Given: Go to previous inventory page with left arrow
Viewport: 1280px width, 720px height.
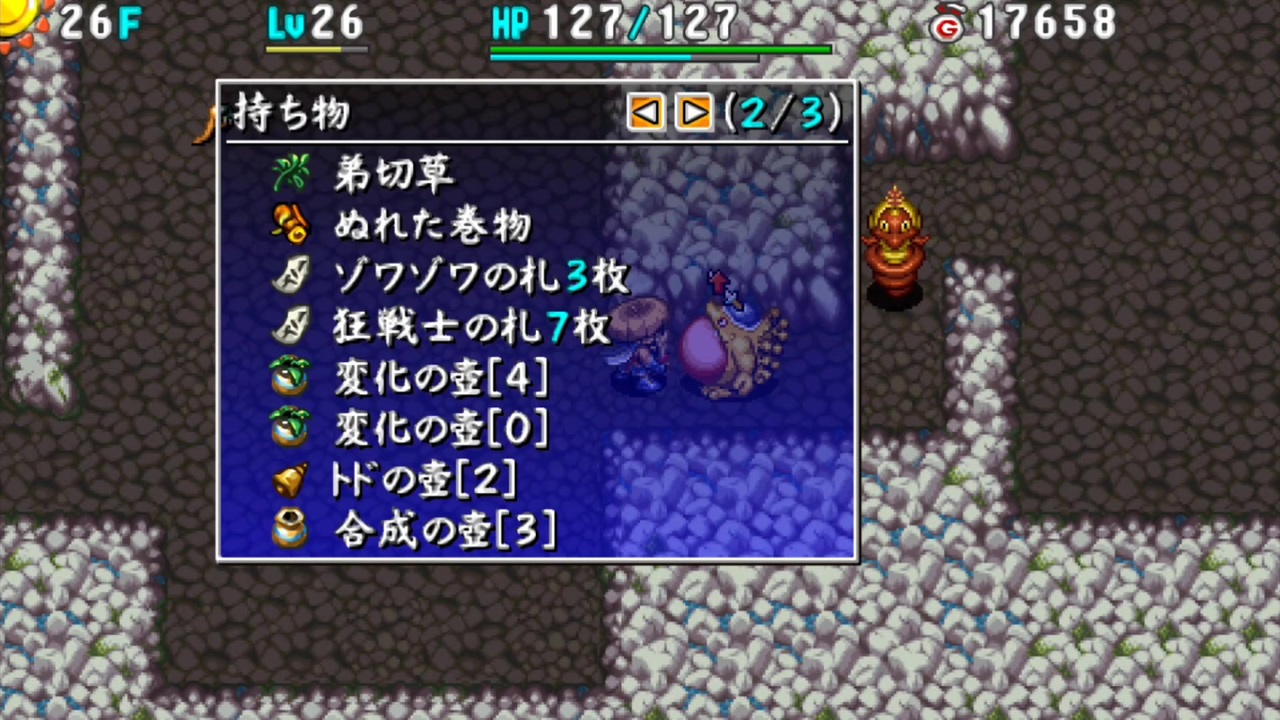Looking at the screenshot, I should [x=645, y=112].
